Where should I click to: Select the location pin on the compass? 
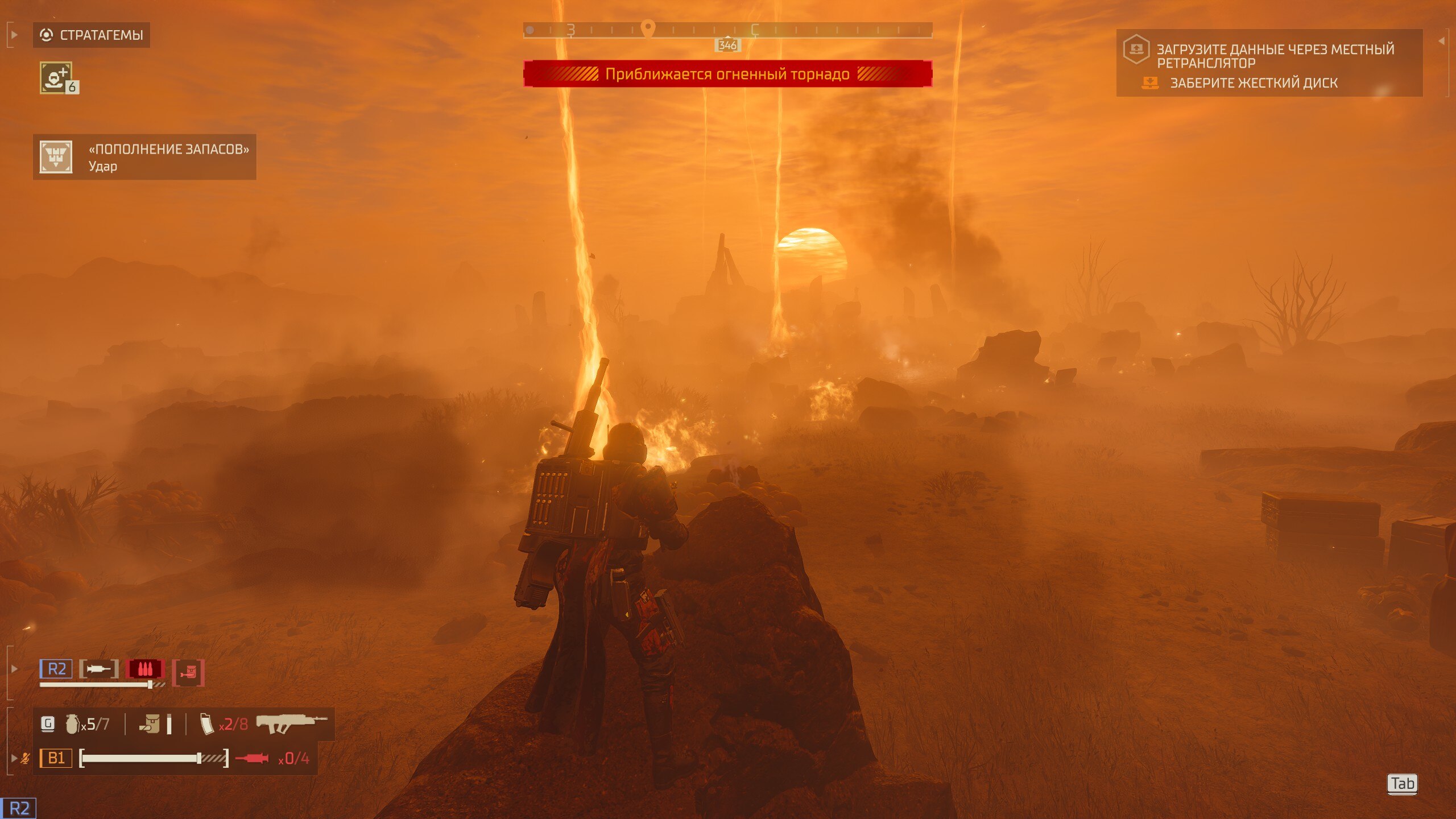click(x=648, y=28)
